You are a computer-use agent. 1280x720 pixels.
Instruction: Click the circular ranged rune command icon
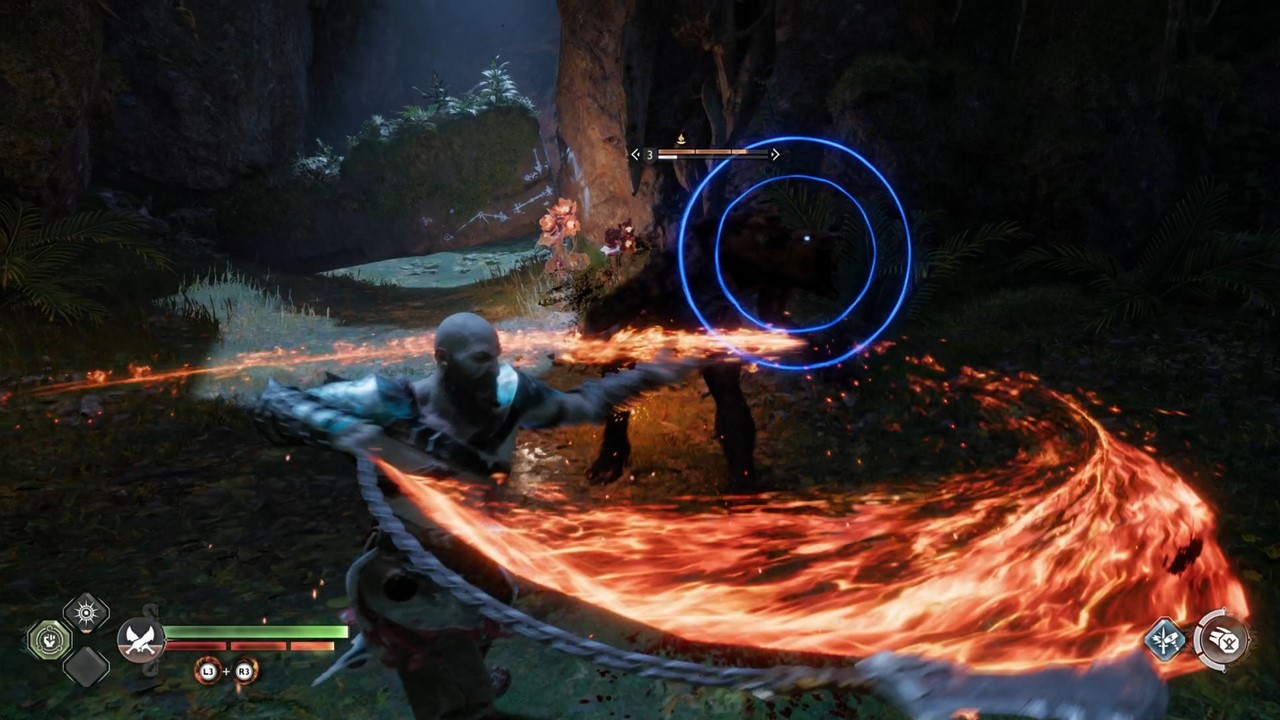pos(1223,640)
